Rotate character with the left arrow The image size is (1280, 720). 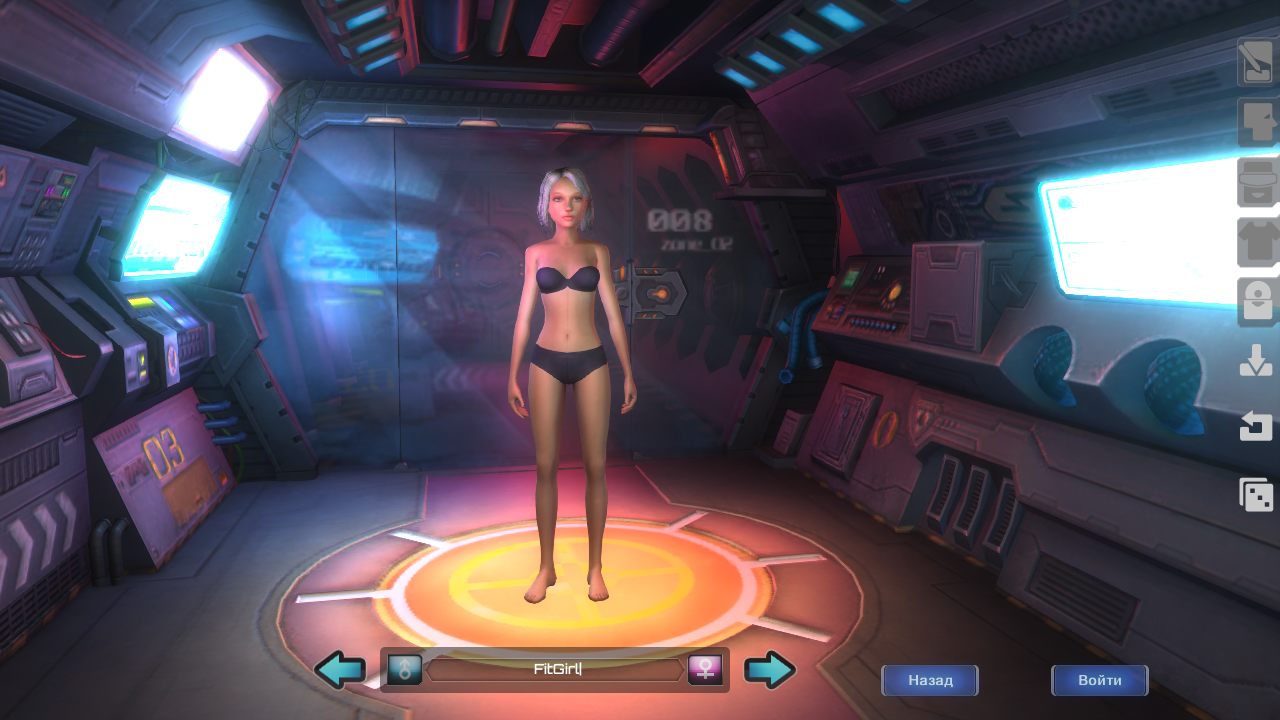point(340,670)
